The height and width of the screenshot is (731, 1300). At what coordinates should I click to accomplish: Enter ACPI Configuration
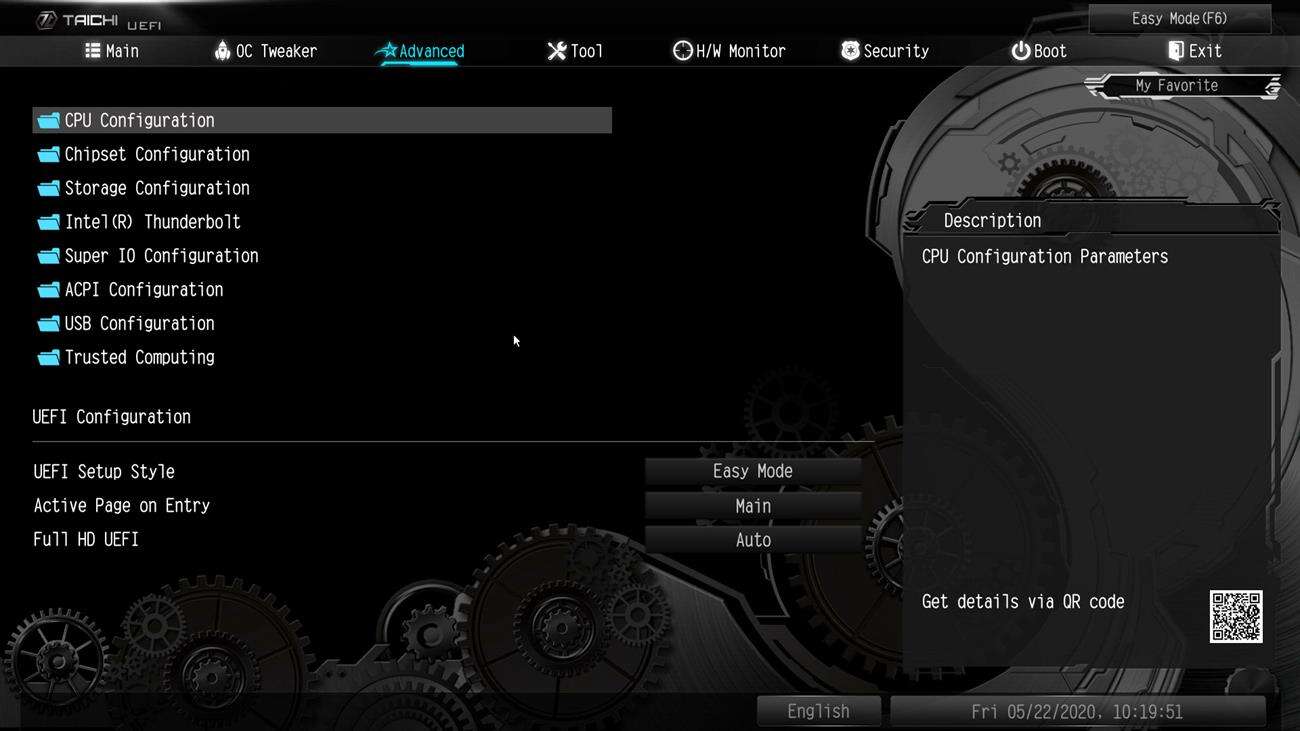[x=143, y=290]
